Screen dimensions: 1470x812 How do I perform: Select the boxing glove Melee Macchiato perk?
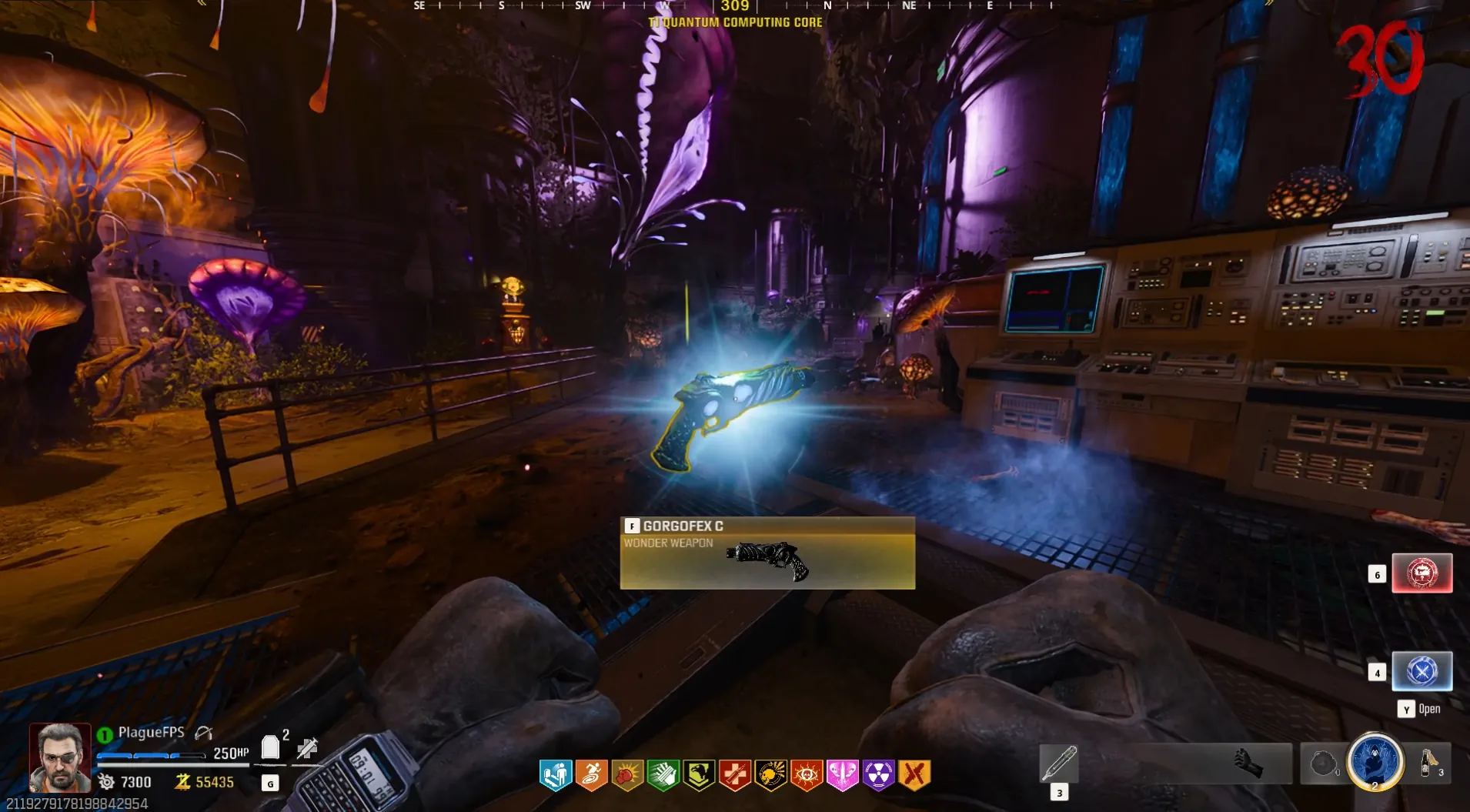click(x=627, y=775)
